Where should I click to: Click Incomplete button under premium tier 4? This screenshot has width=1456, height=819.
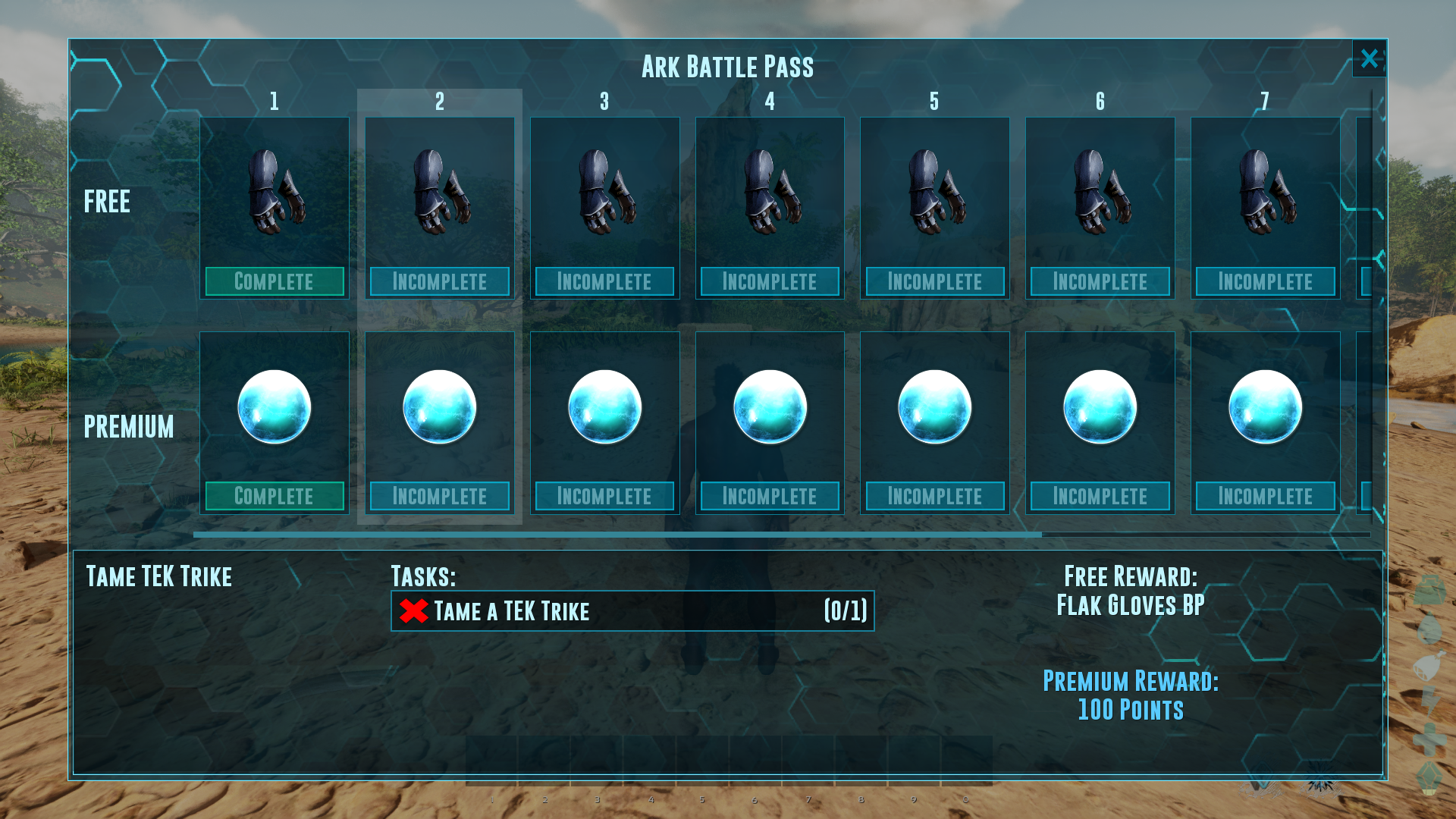[770, 496]
